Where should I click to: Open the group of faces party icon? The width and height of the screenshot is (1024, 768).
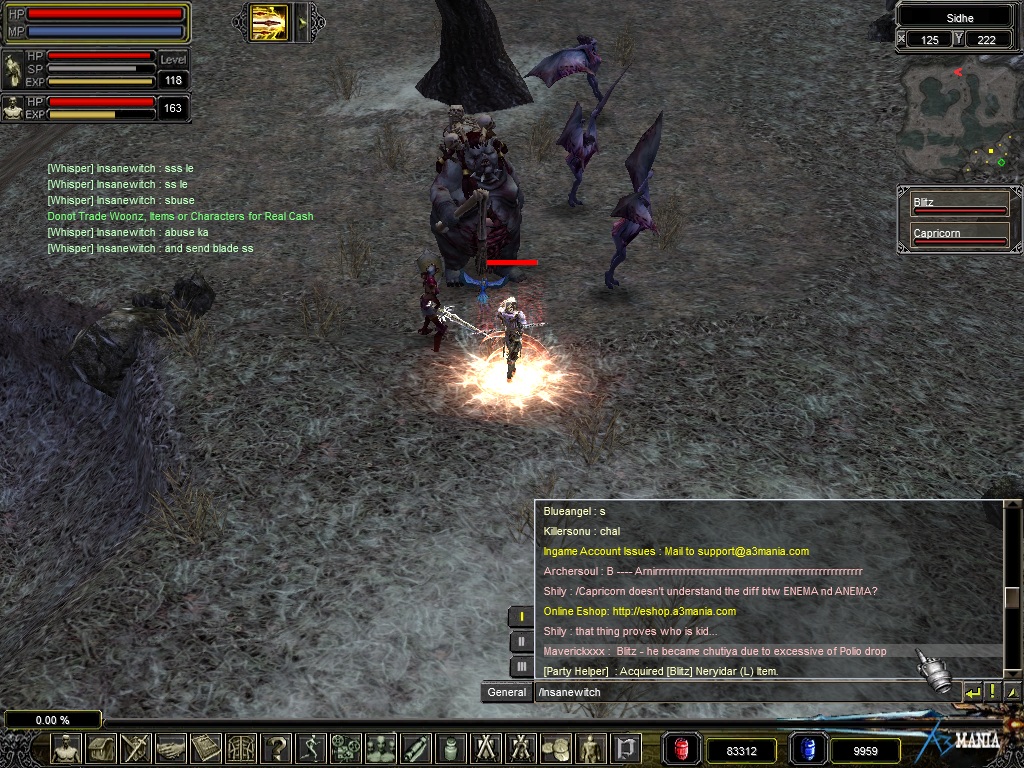click(x=381, y=748)
